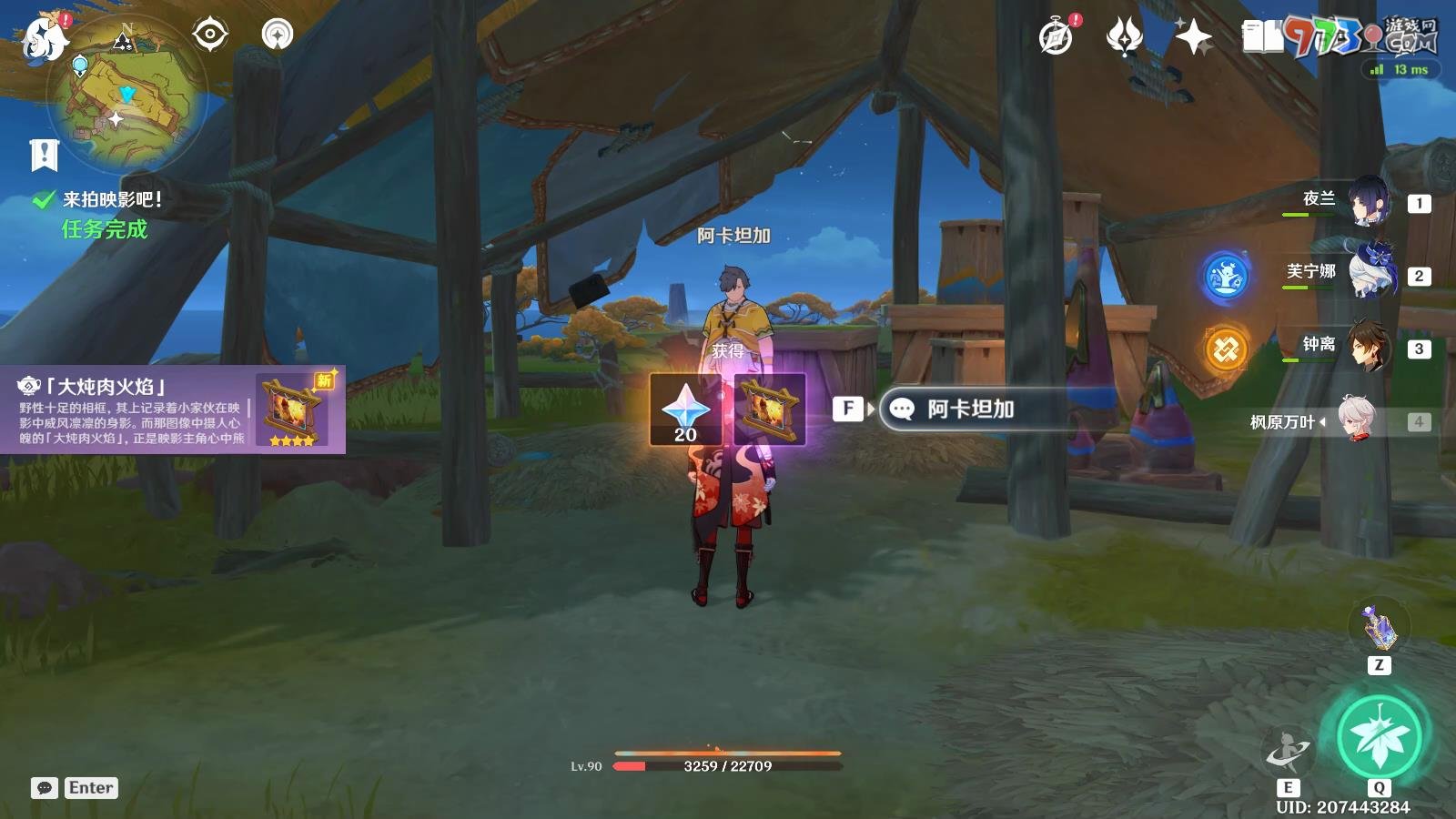The width and height of the screenshot is (1456, 819).
Task: Trigger 钟离's orange elemental burst icon
Action: tap(1226, 349)
